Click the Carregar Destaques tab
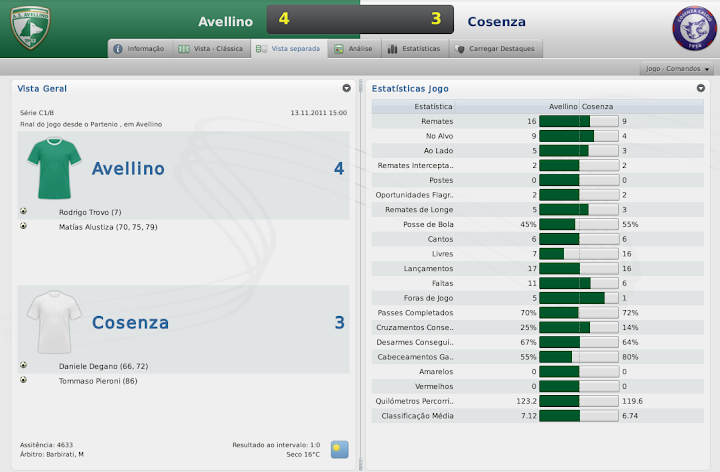 pyautogui.click(x=495, y=48)
